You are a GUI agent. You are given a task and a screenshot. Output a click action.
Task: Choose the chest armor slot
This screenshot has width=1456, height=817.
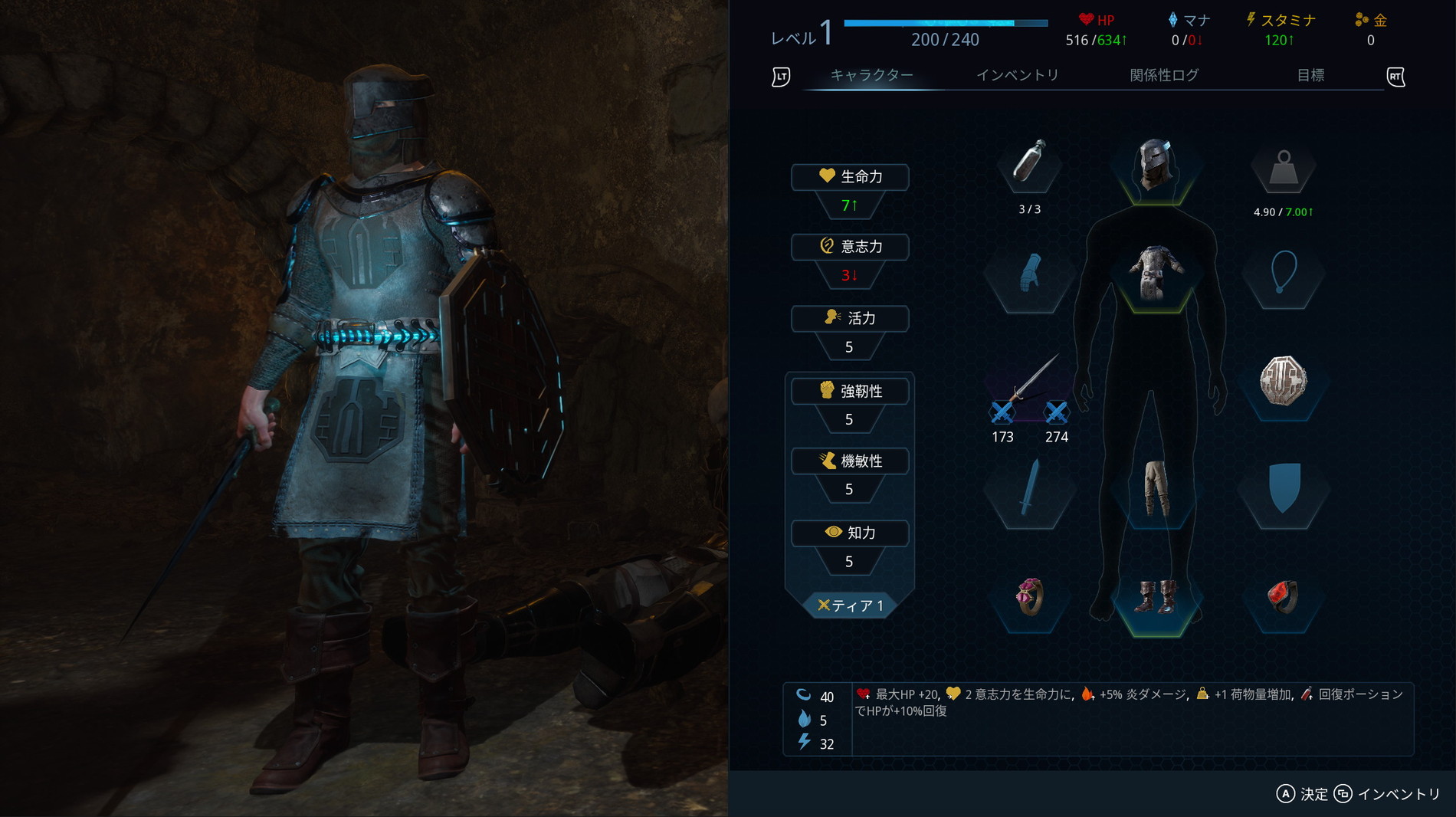pos(1155,274)
